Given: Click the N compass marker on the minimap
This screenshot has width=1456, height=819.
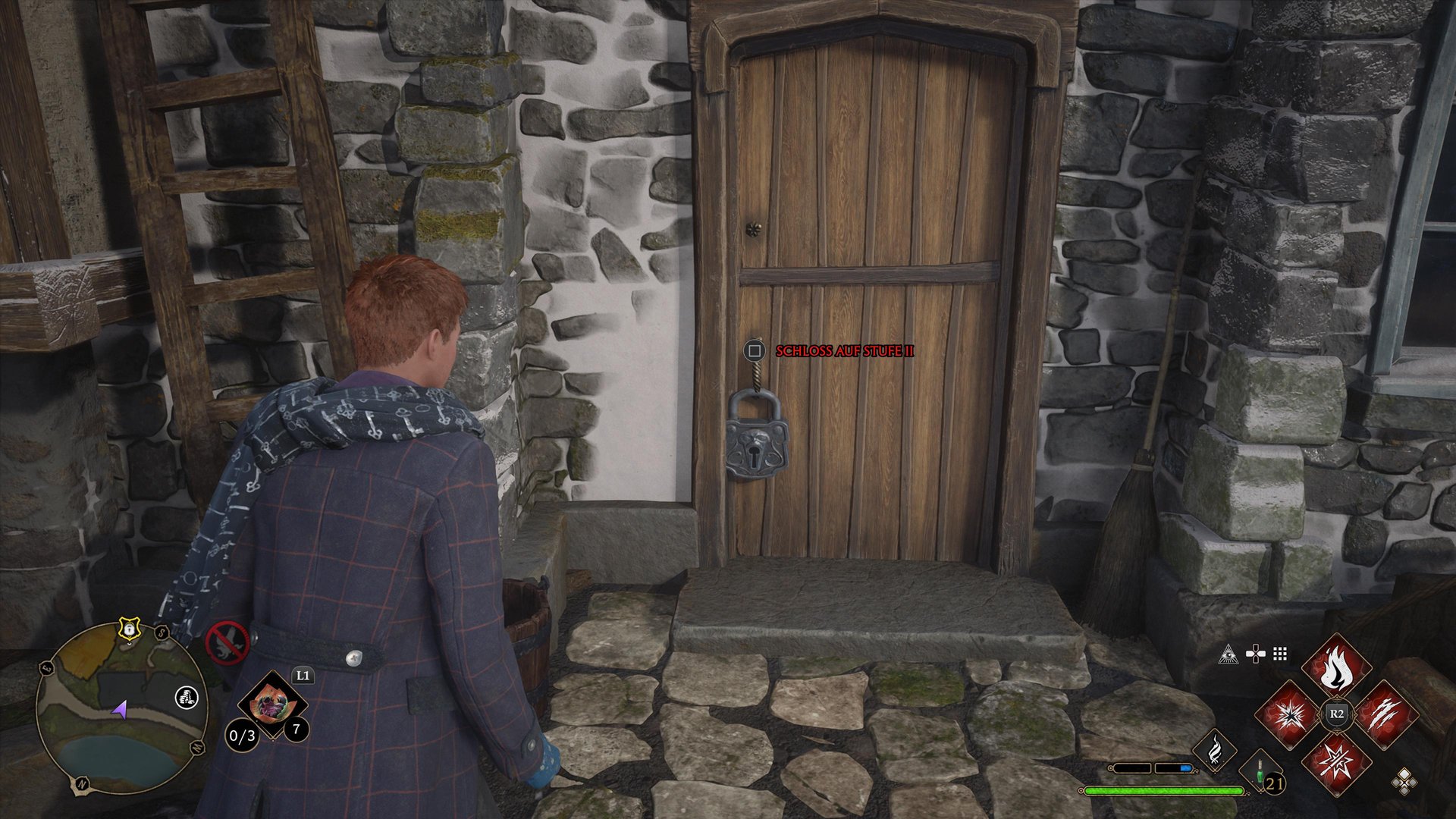Looking at the screenshot, I should coord(82,783).
